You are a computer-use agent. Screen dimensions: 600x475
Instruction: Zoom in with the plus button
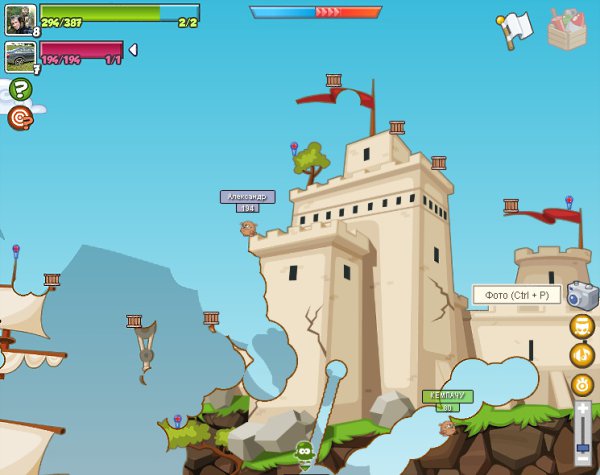pyautogui.click(x=583, y=408)
